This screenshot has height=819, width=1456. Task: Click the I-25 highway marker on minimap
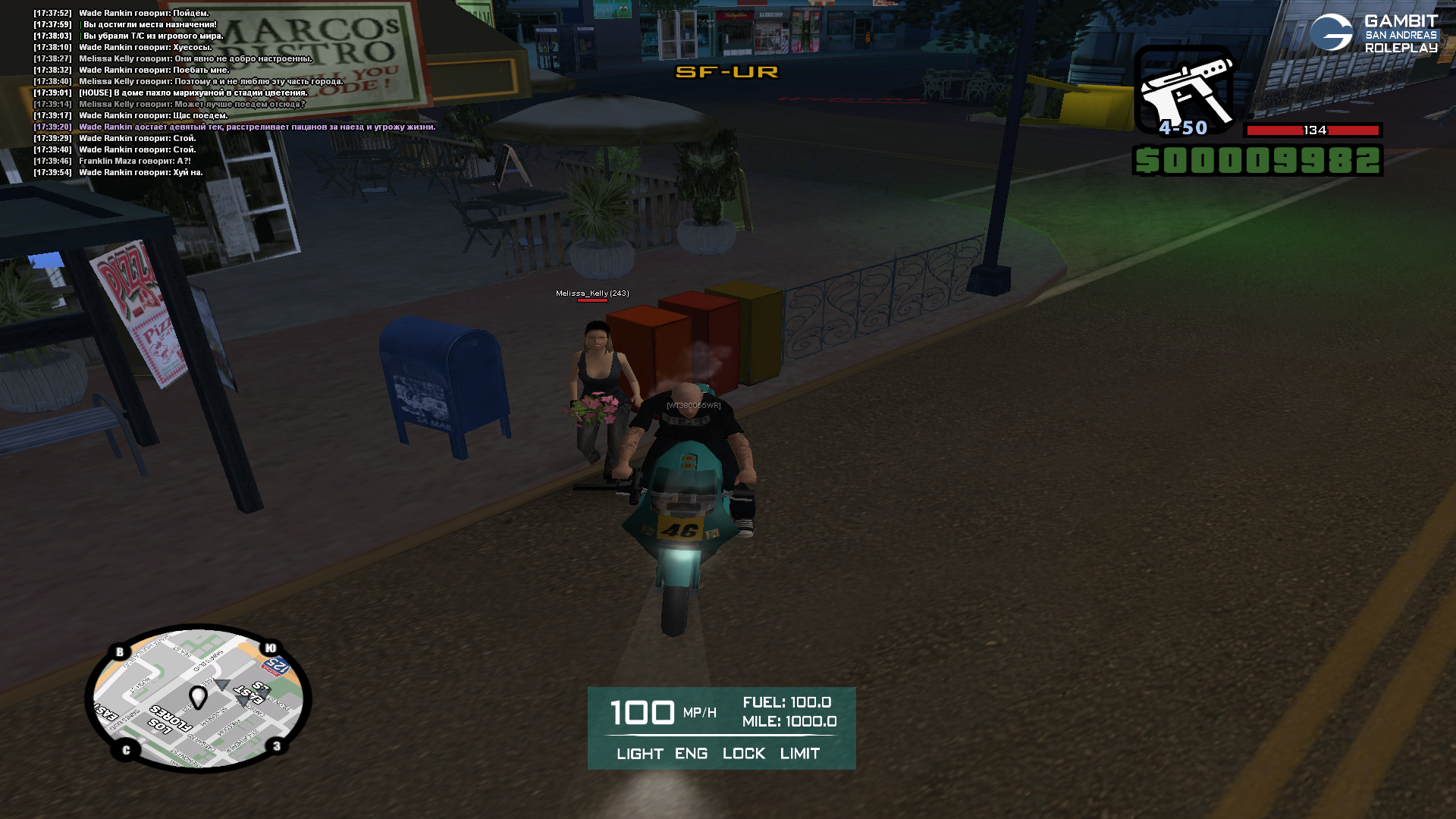coord(277,667)
